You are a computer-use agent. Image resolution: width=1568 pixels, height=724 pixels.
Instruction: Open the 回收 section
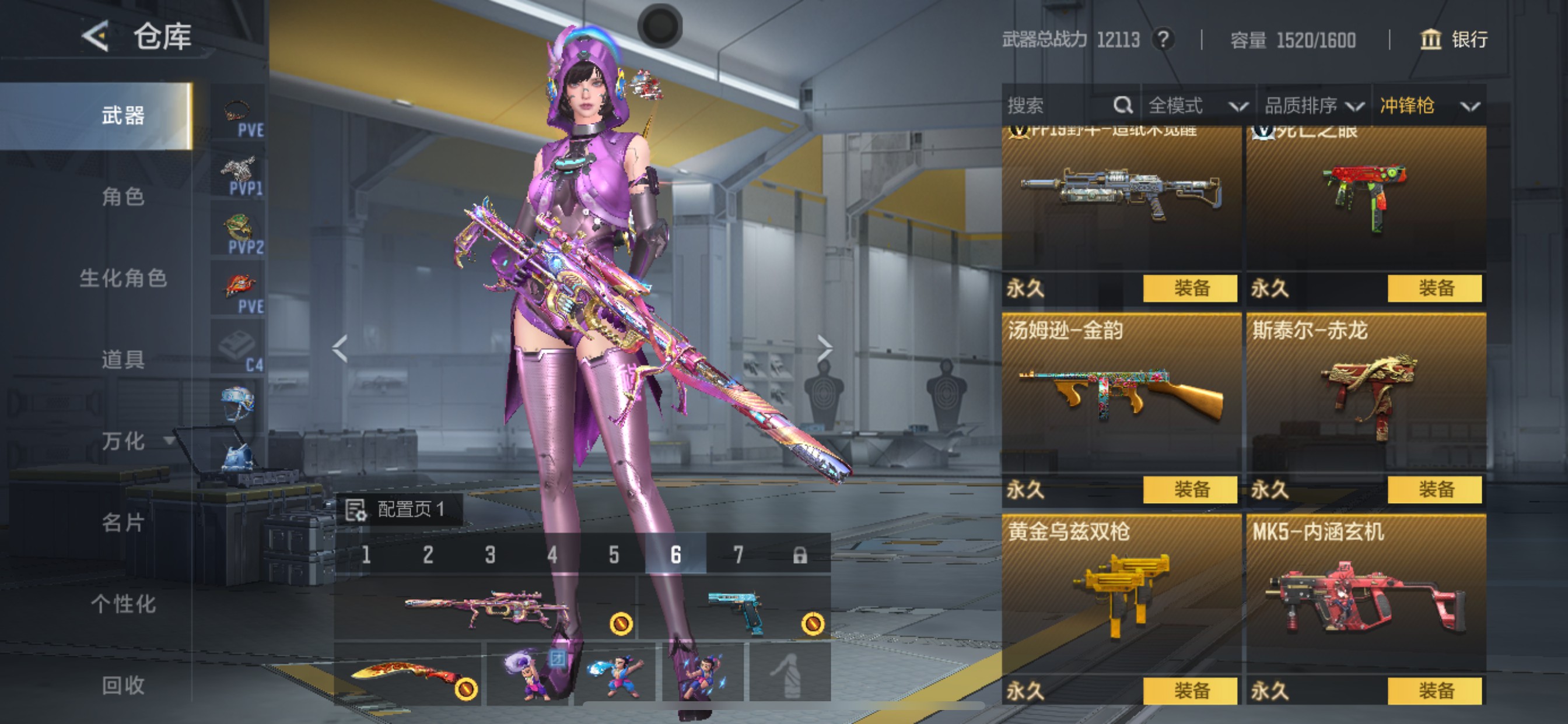click(x=123, y=686)
